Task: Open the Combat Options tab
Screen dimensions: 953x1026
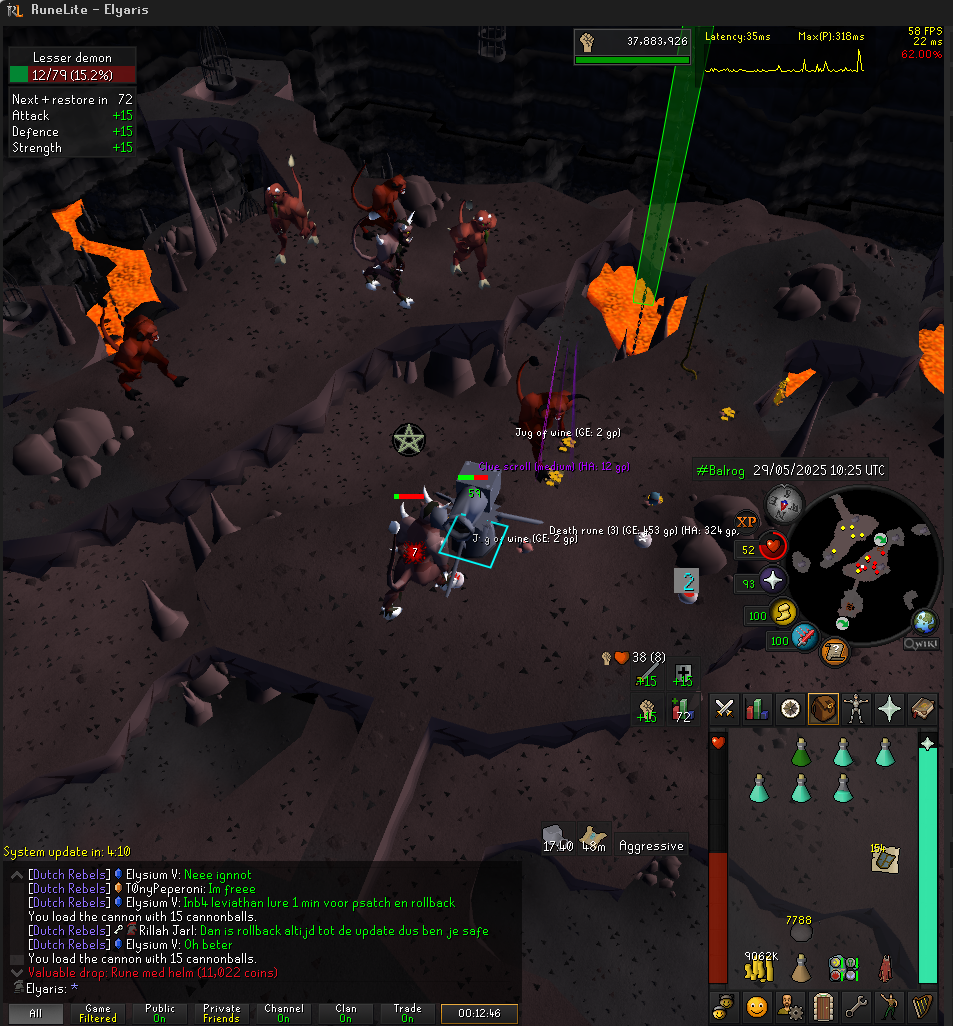Action: (725, 709)
